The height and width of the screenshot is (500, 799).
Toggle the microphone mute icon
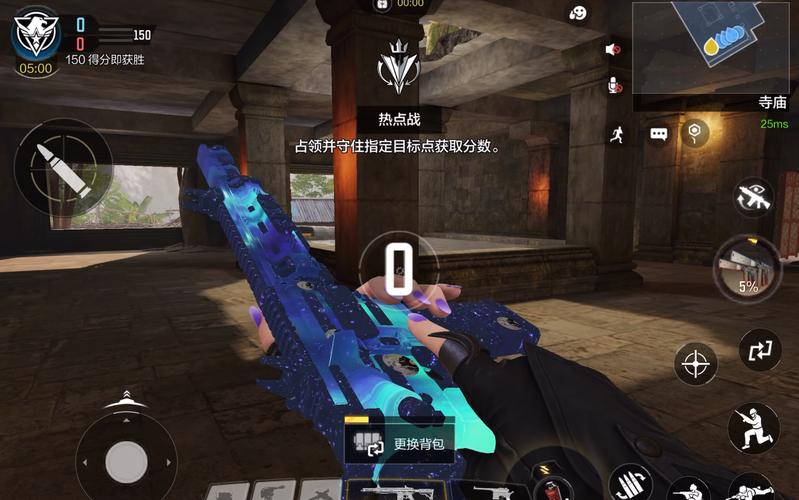coord(615,87)
